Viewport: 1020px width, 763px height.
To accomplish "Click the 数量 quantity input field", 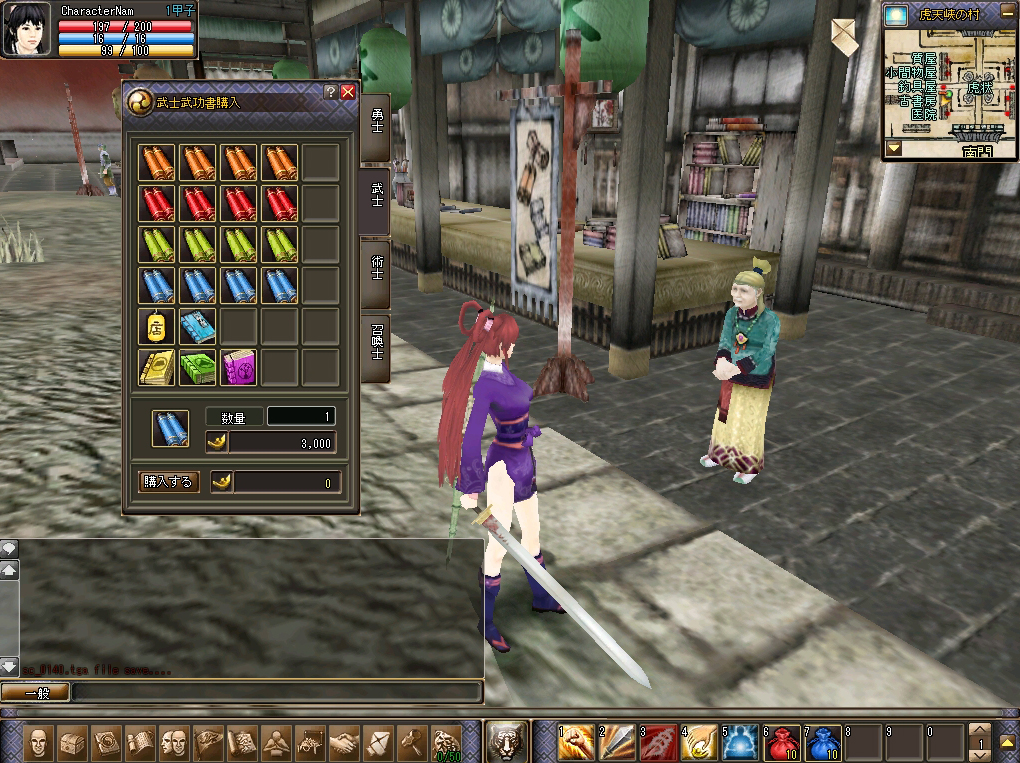I will 301,416.
